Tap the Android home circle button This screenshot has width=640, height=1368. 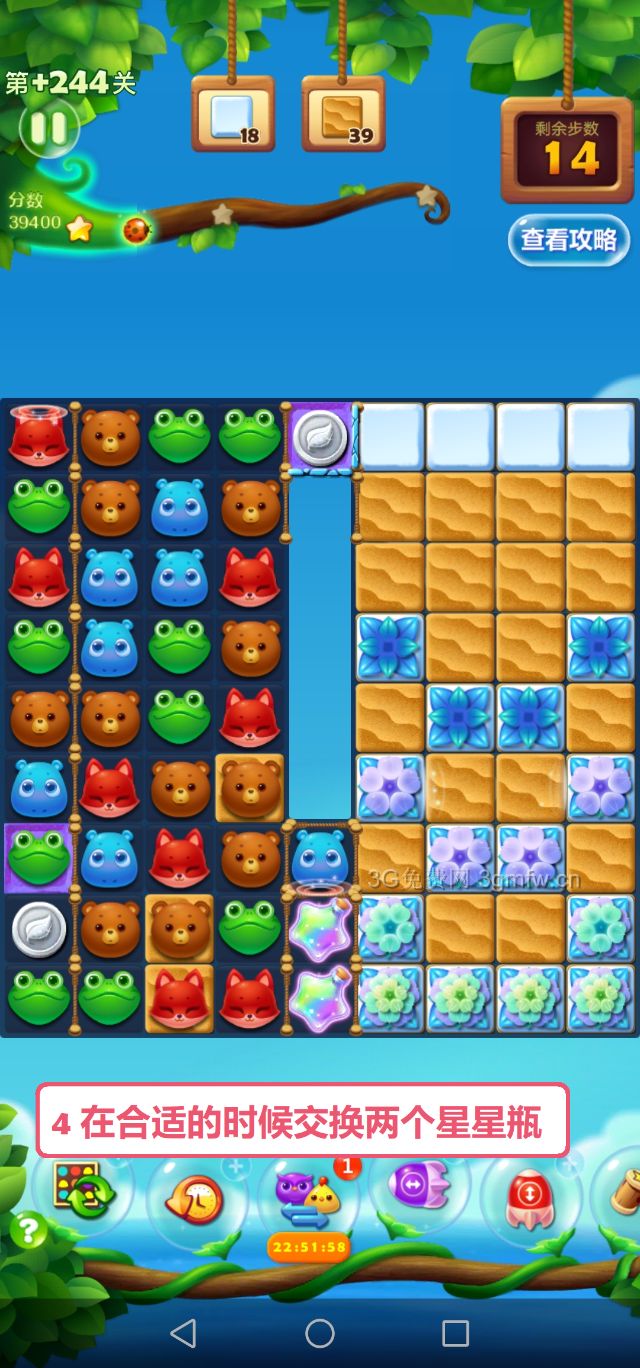(320, 1332)
